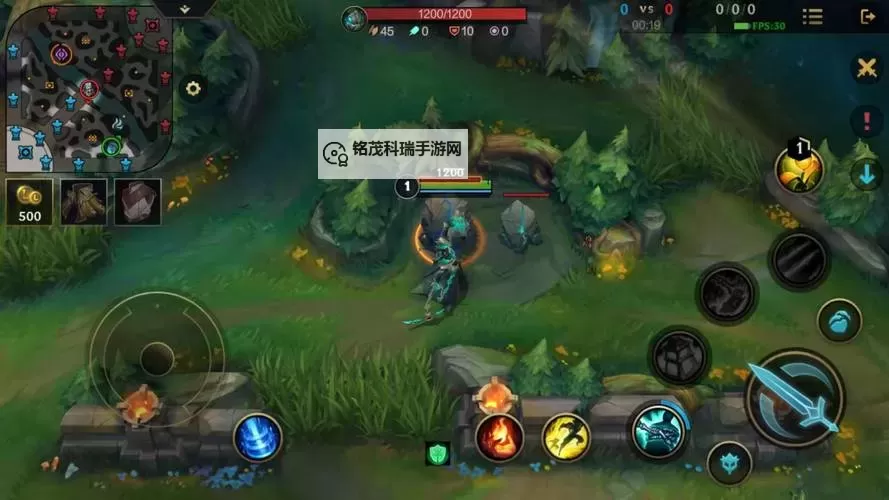Open the shop showing 500 gold
Image resolution: width=889 pixels, height=500 pixels.
[30, 201]
